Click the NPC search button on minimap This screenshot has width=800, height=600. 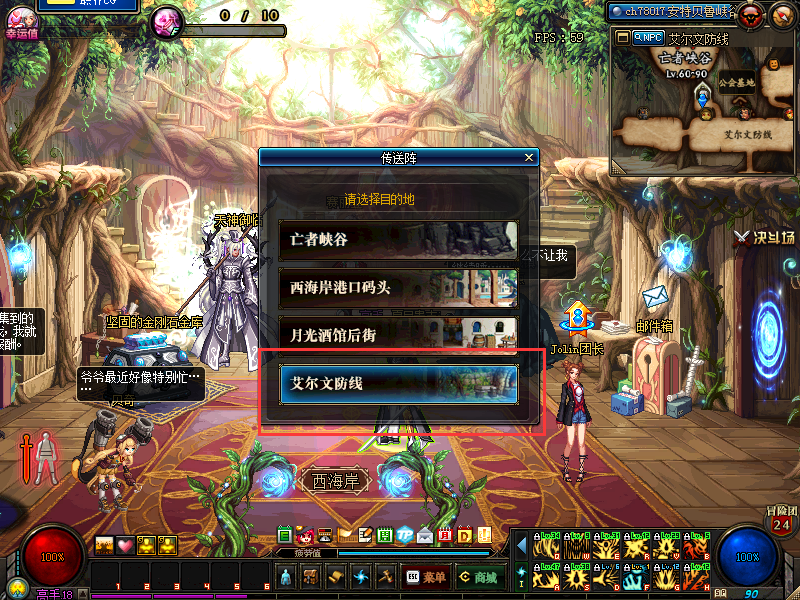648,37
